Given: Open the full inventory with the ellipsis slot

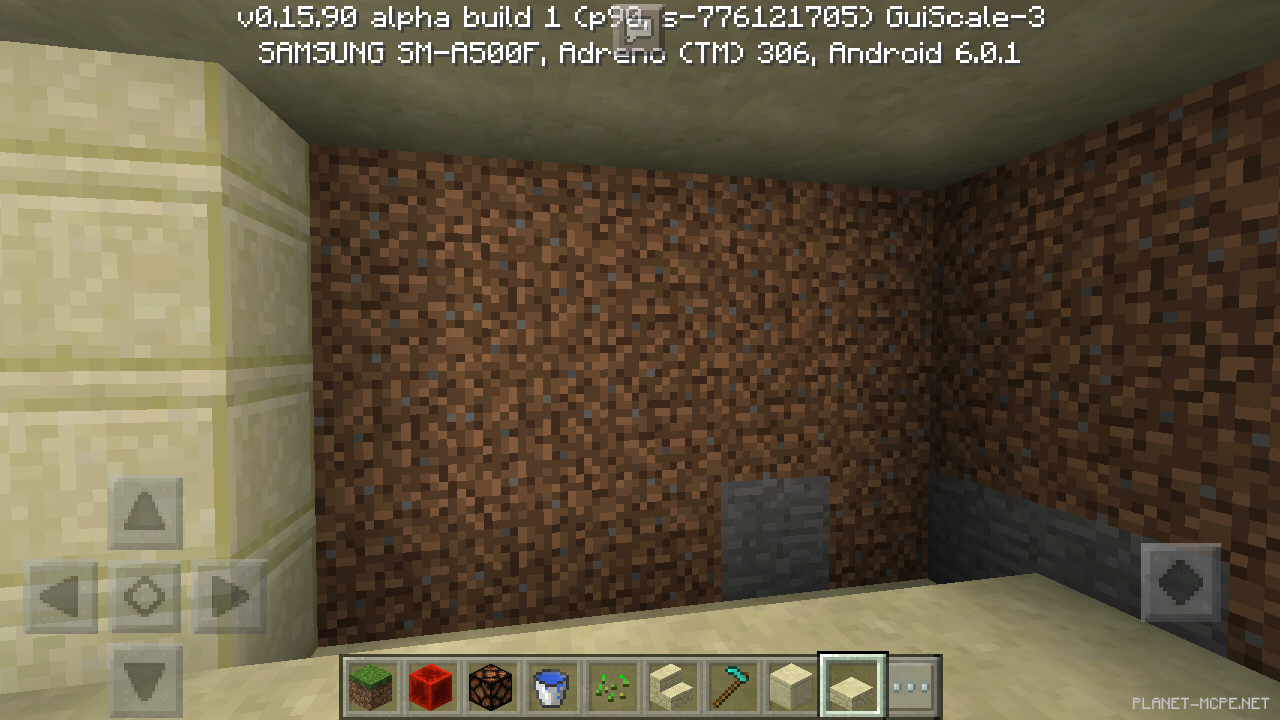Looking at the screenshot, I should coord(911,686).
